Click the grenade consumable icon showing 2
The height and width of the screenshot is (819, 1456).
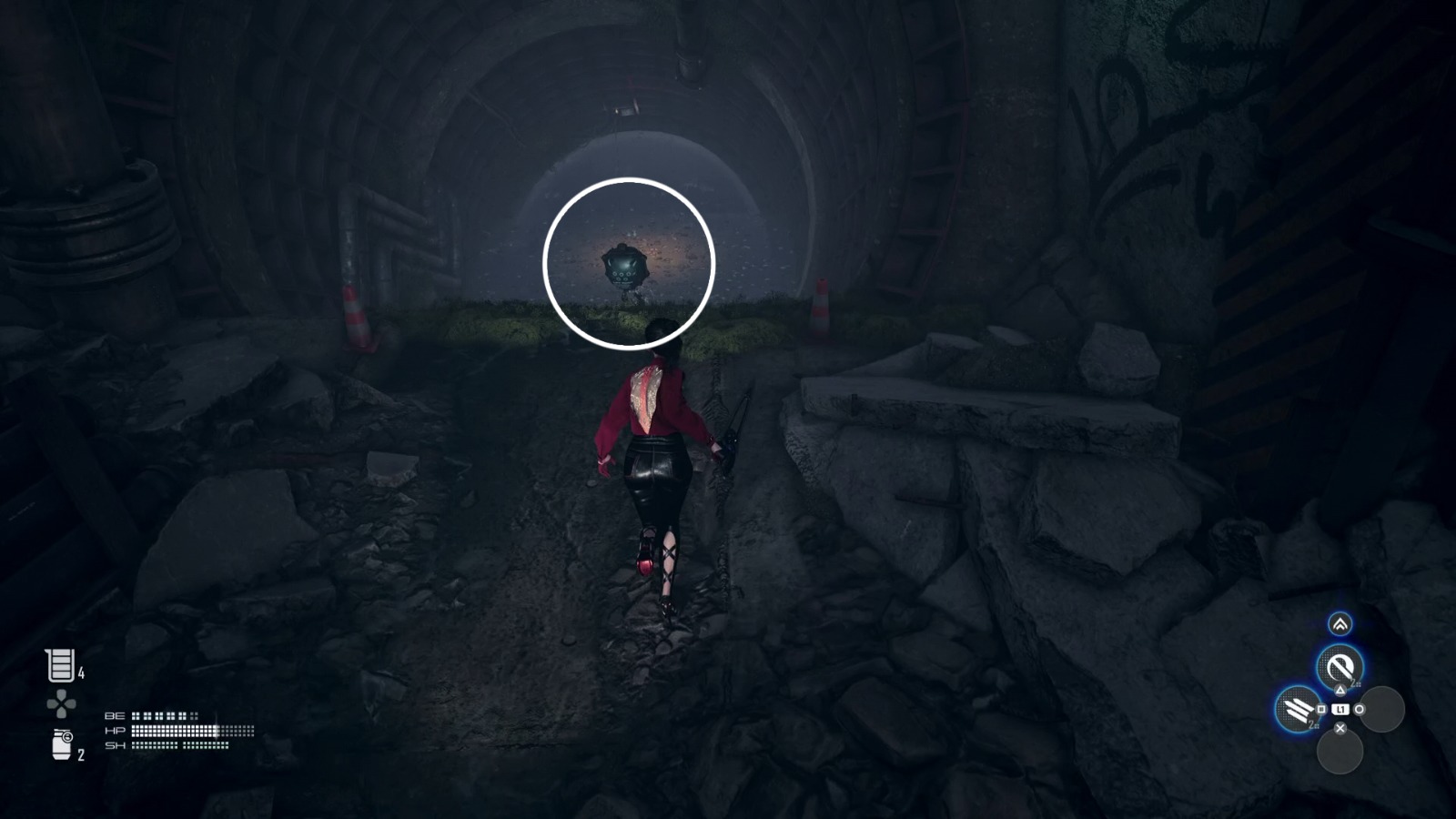pyautogui.click(x=61, y=743)
